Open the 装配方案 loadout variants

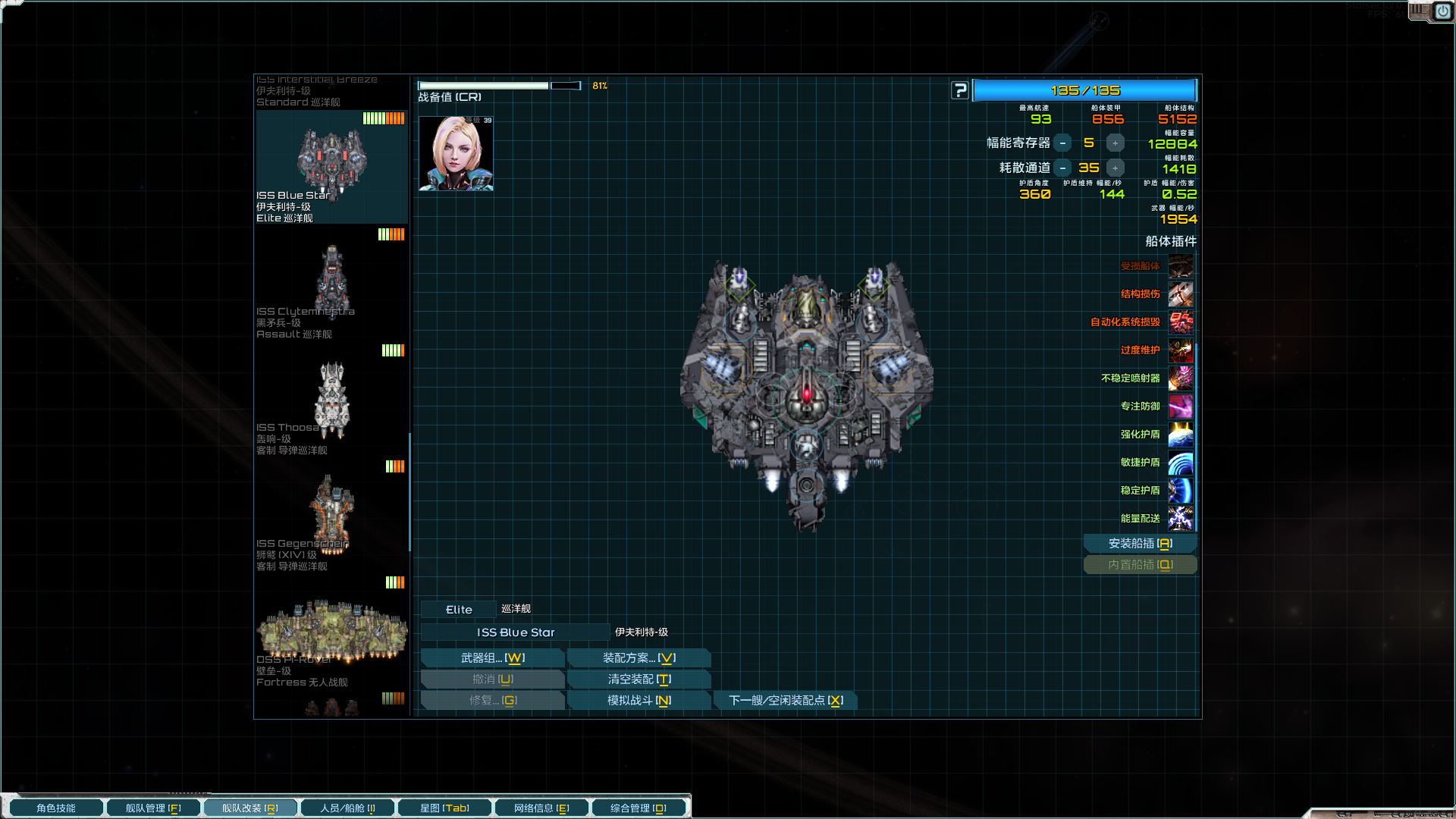click(x=639, y=658)
